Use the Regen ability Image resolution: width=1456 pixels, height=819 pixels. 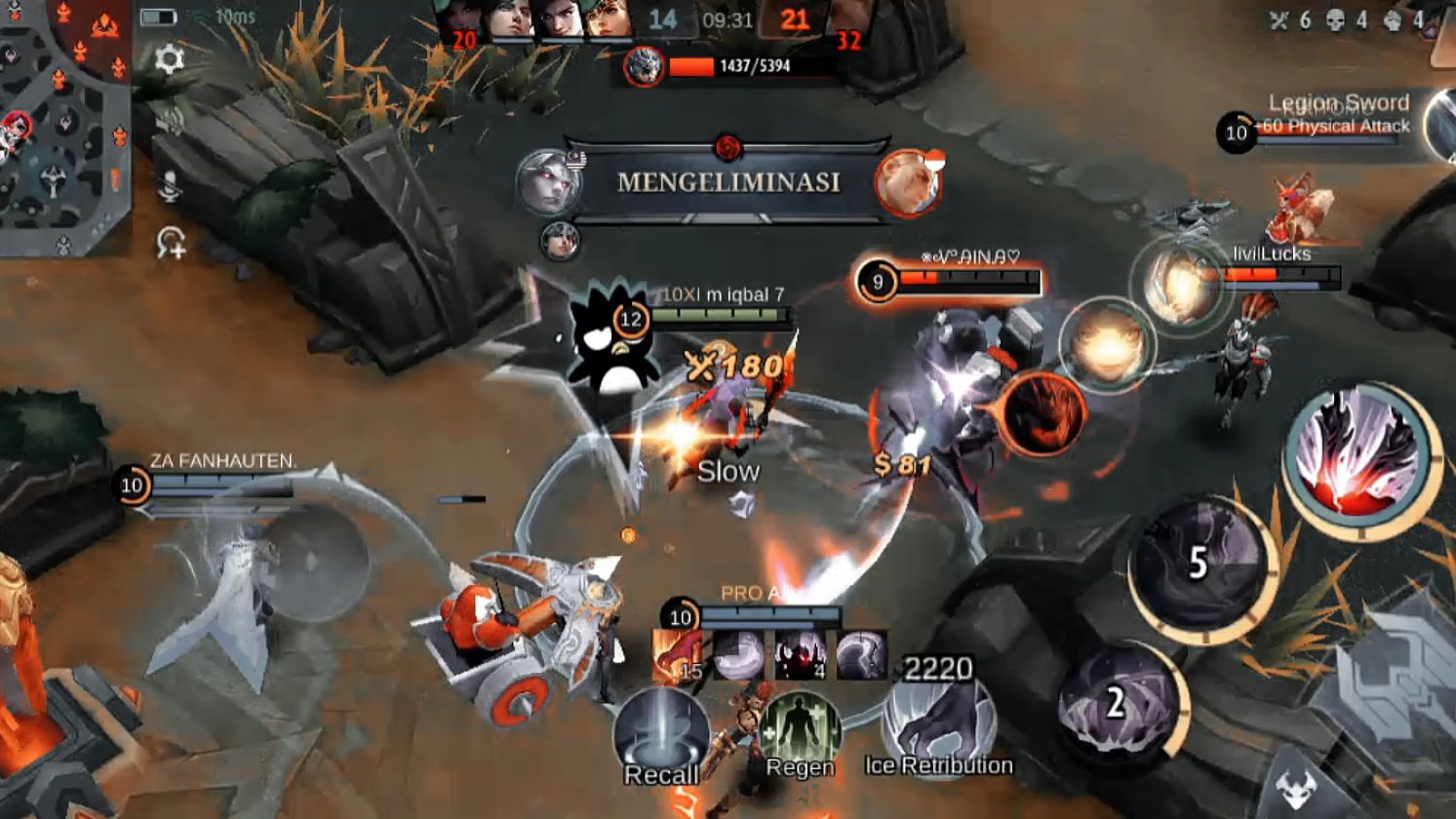[x=800, y=733]
